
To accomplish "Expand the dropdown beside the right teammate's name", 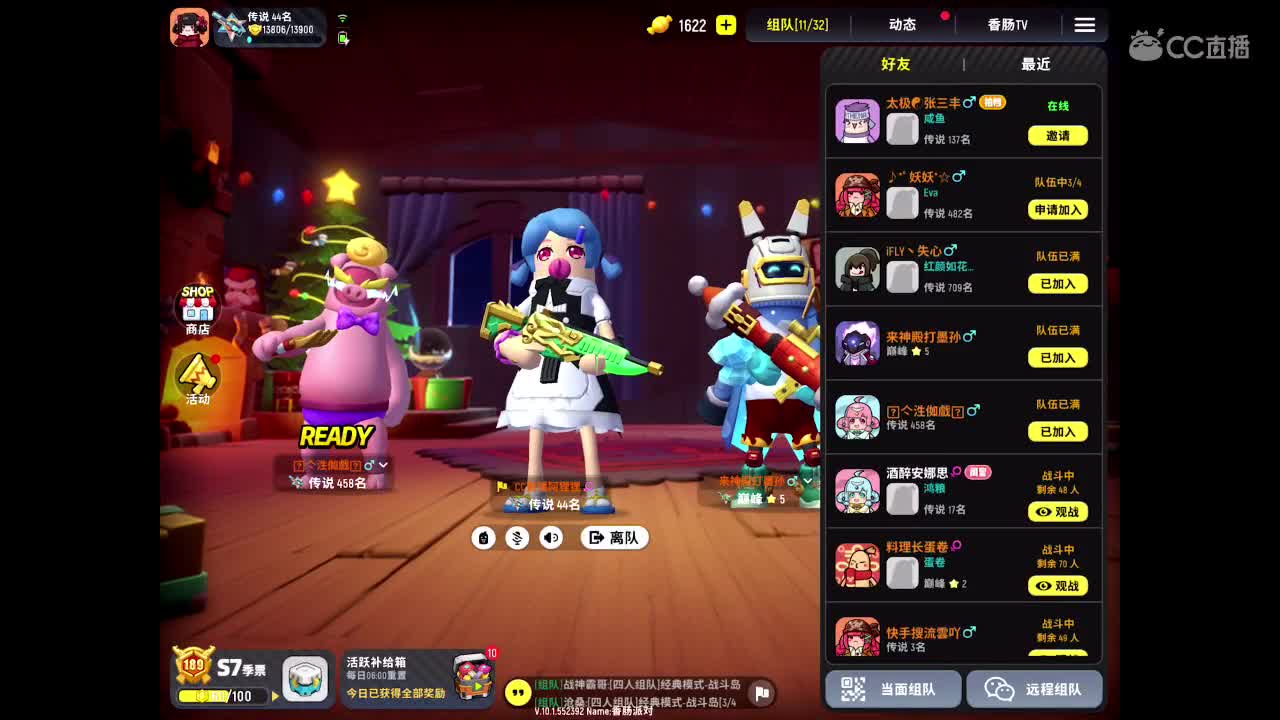I will [808, 480].
